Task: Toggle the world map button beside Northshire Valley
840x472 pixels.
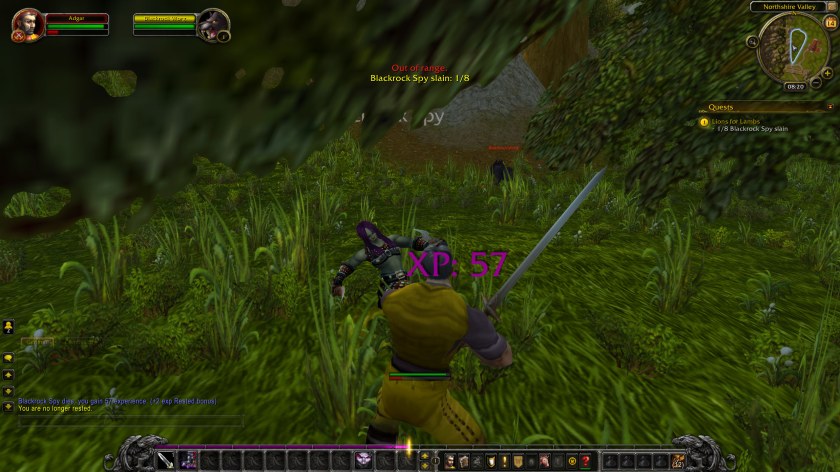Action: (830, 7)
